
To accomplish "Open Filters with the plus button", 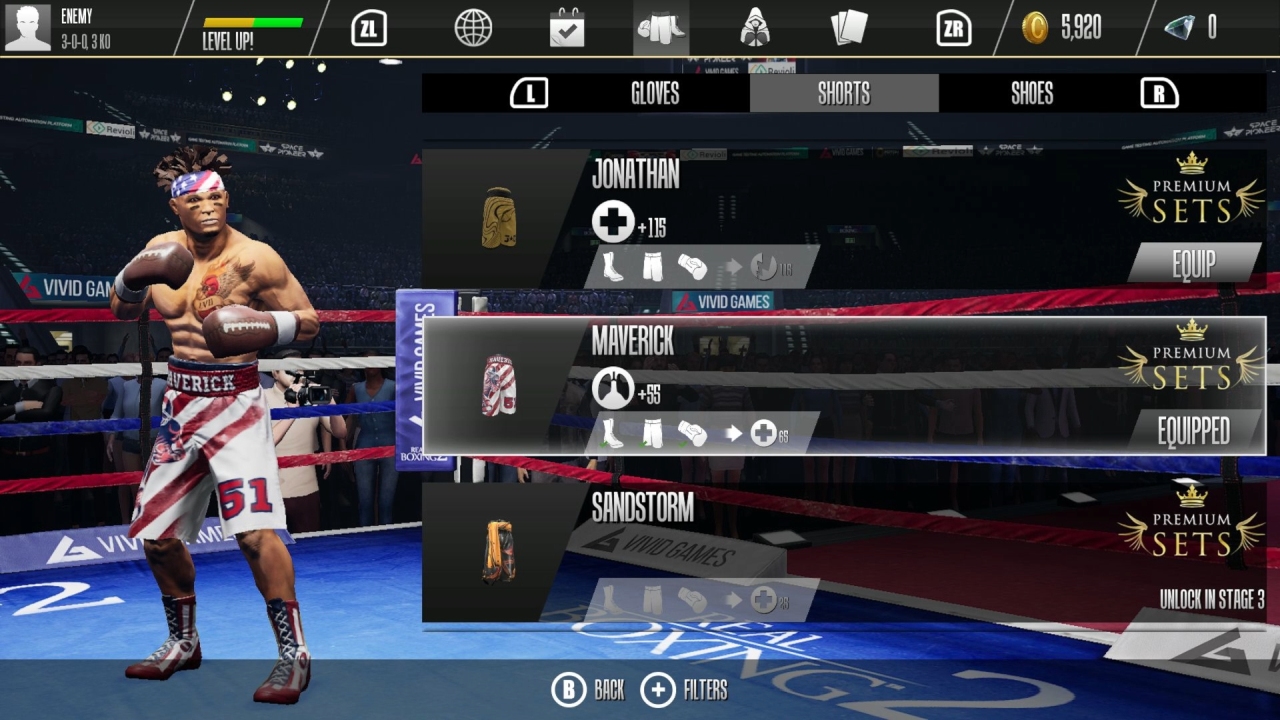I will coord(659,689).
